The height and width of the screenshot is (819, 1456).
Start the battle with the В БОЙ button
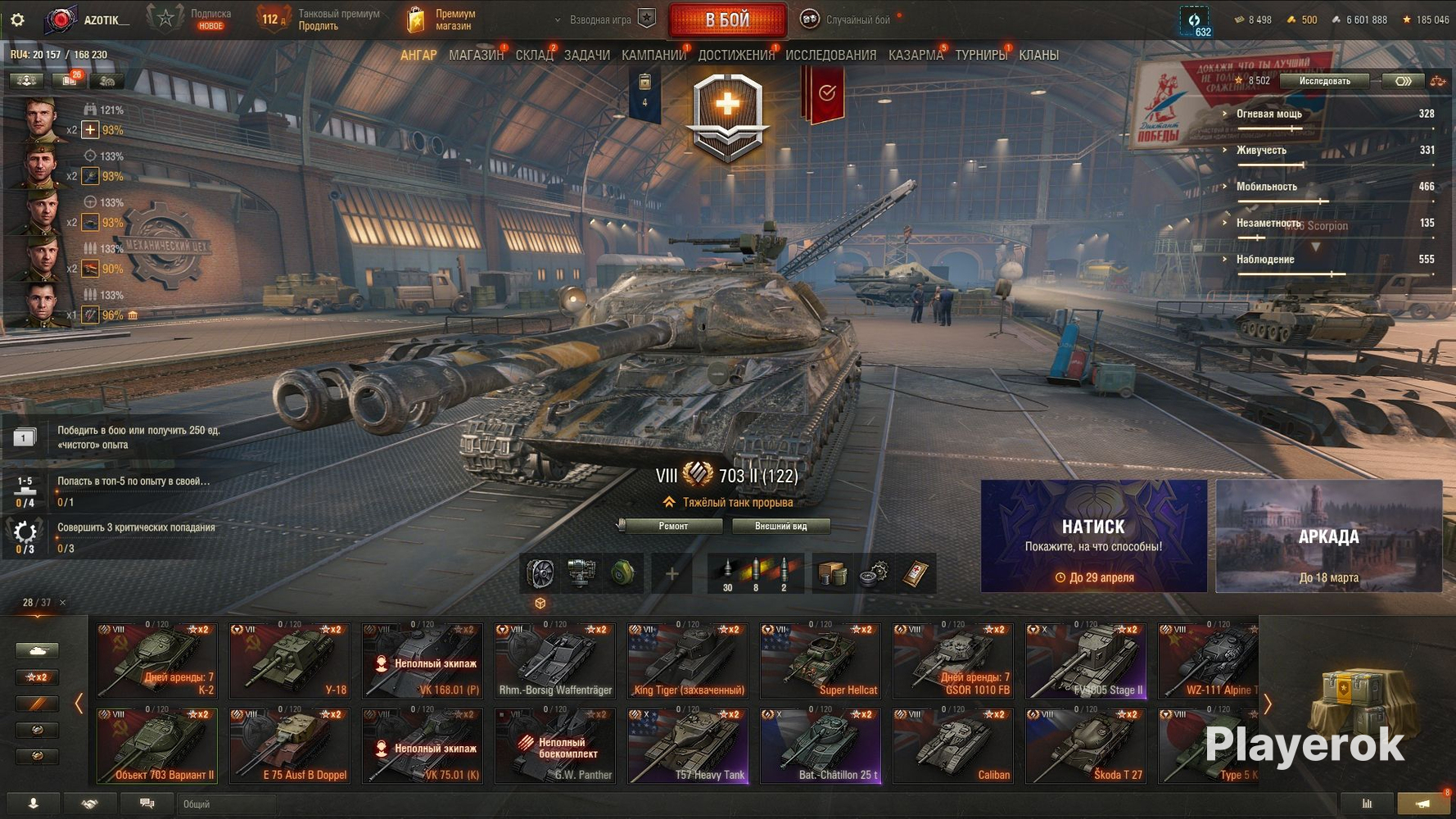[x=727, y=20]
